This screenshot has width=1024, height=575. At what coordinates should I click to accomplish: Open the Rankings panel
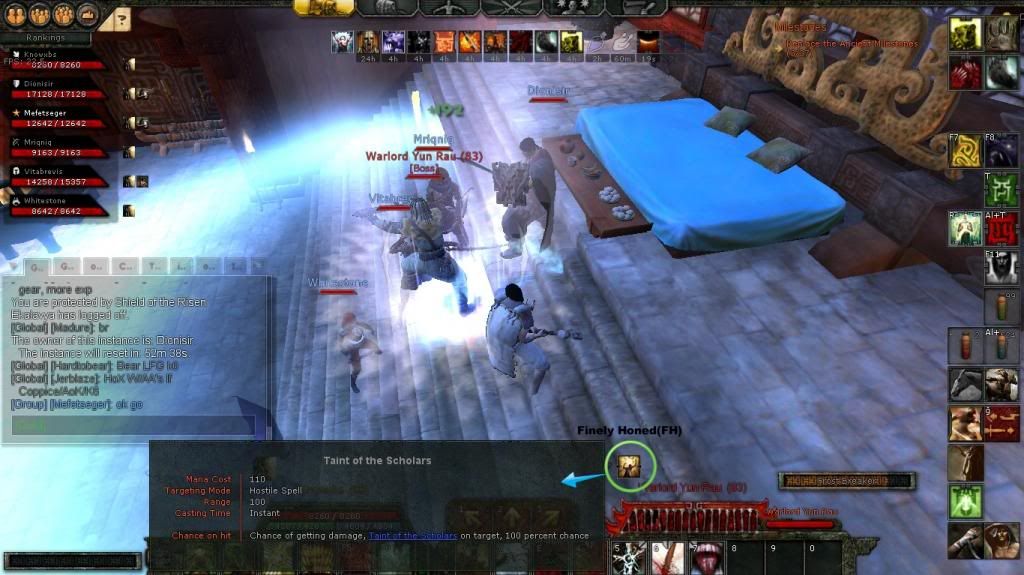point(45,38)
